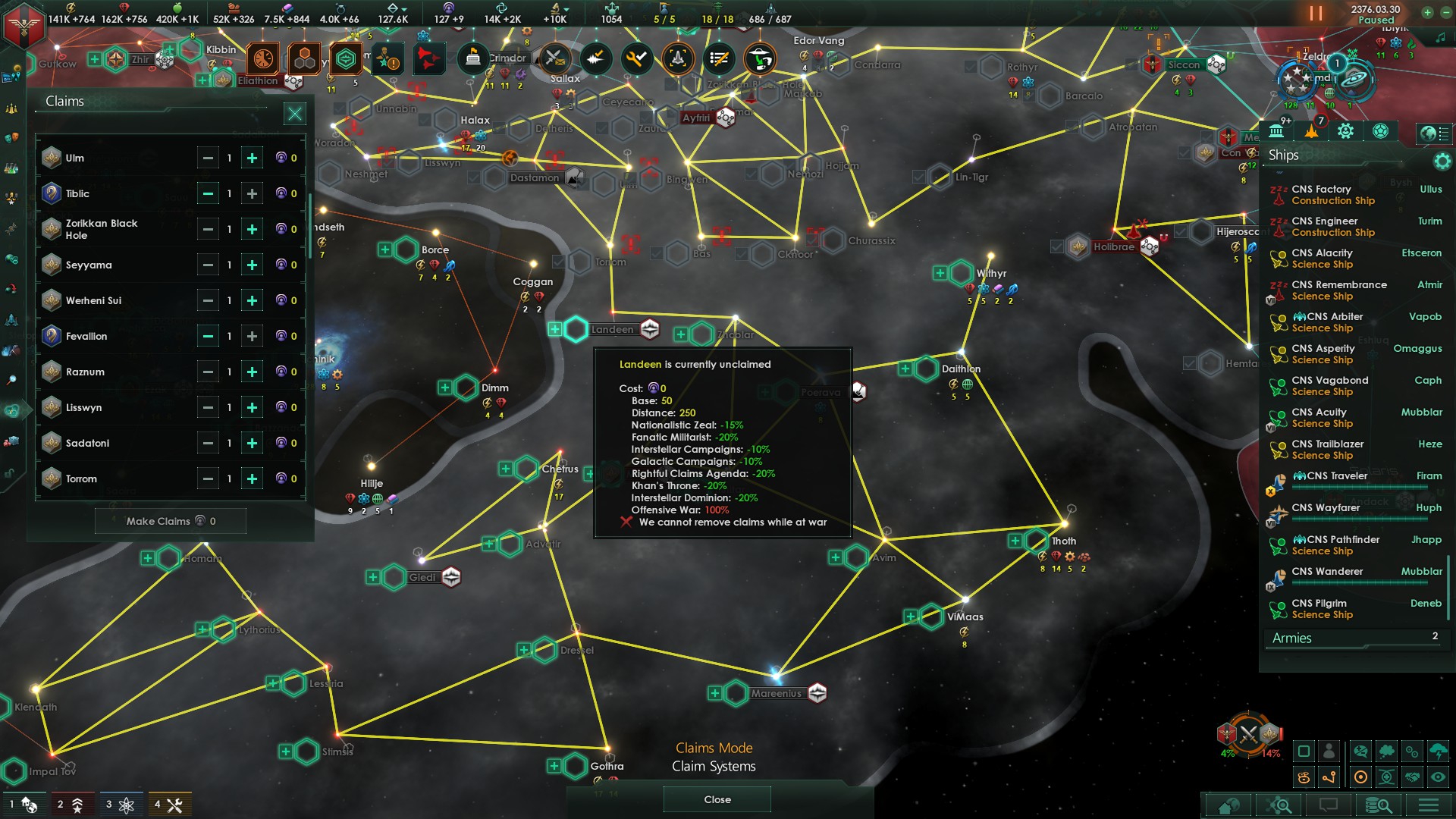1456x819 pixels.
Task: Click the Make Claims button
Action: click(171, 521)
